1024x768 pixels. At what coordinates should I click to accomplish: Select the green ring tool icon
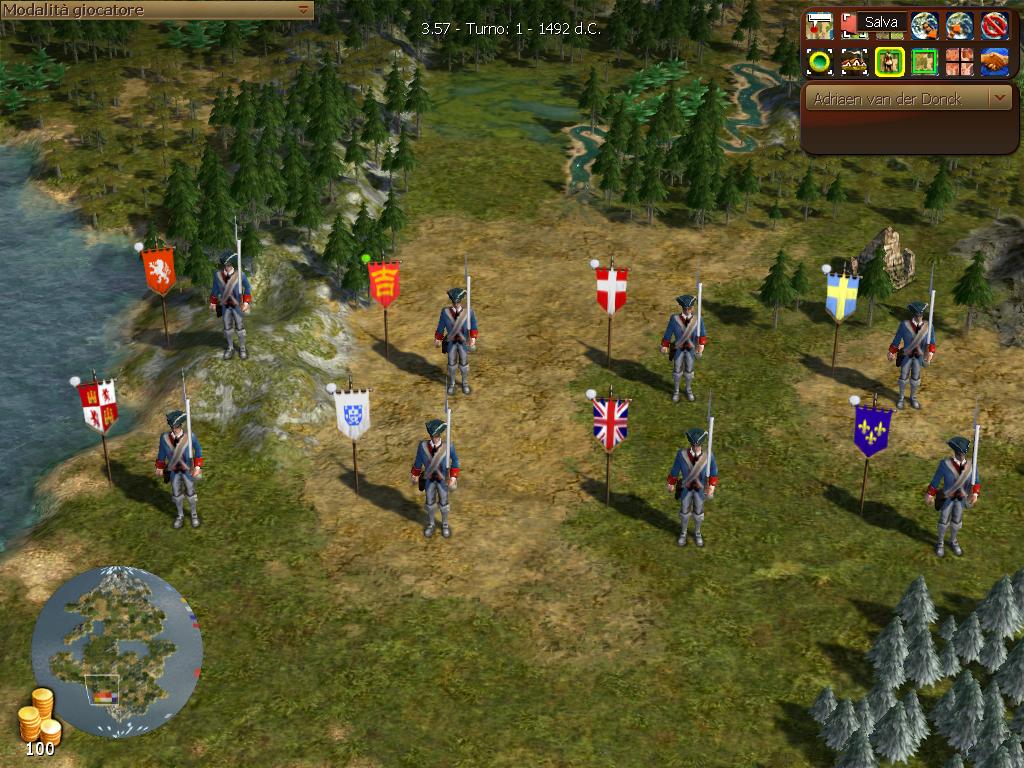[820, 62]
